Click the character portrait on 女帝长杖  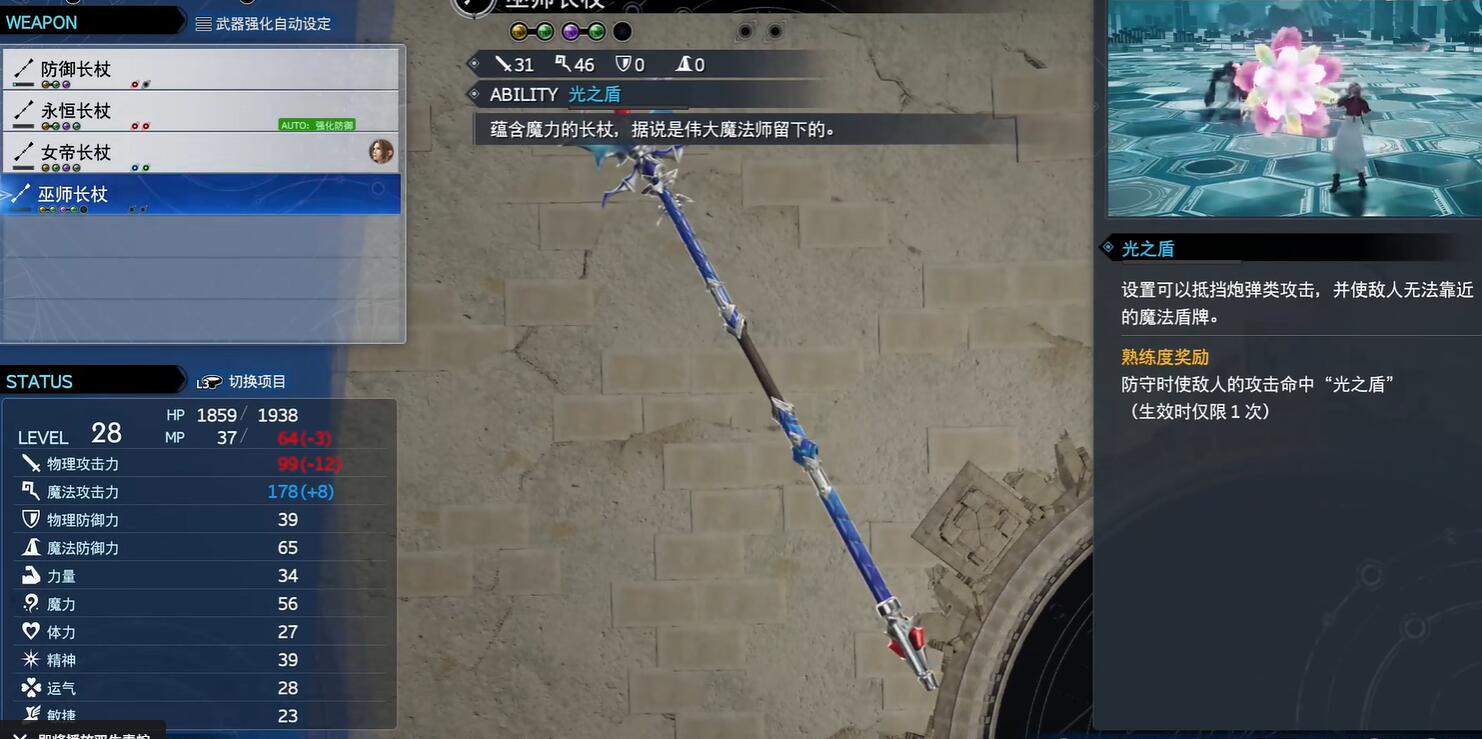tap(381, 152)
